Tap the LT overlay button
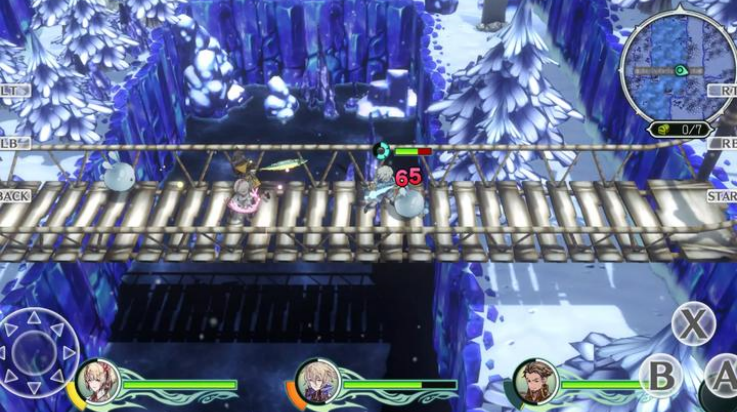The image size is (737, 412). [14, 90]
